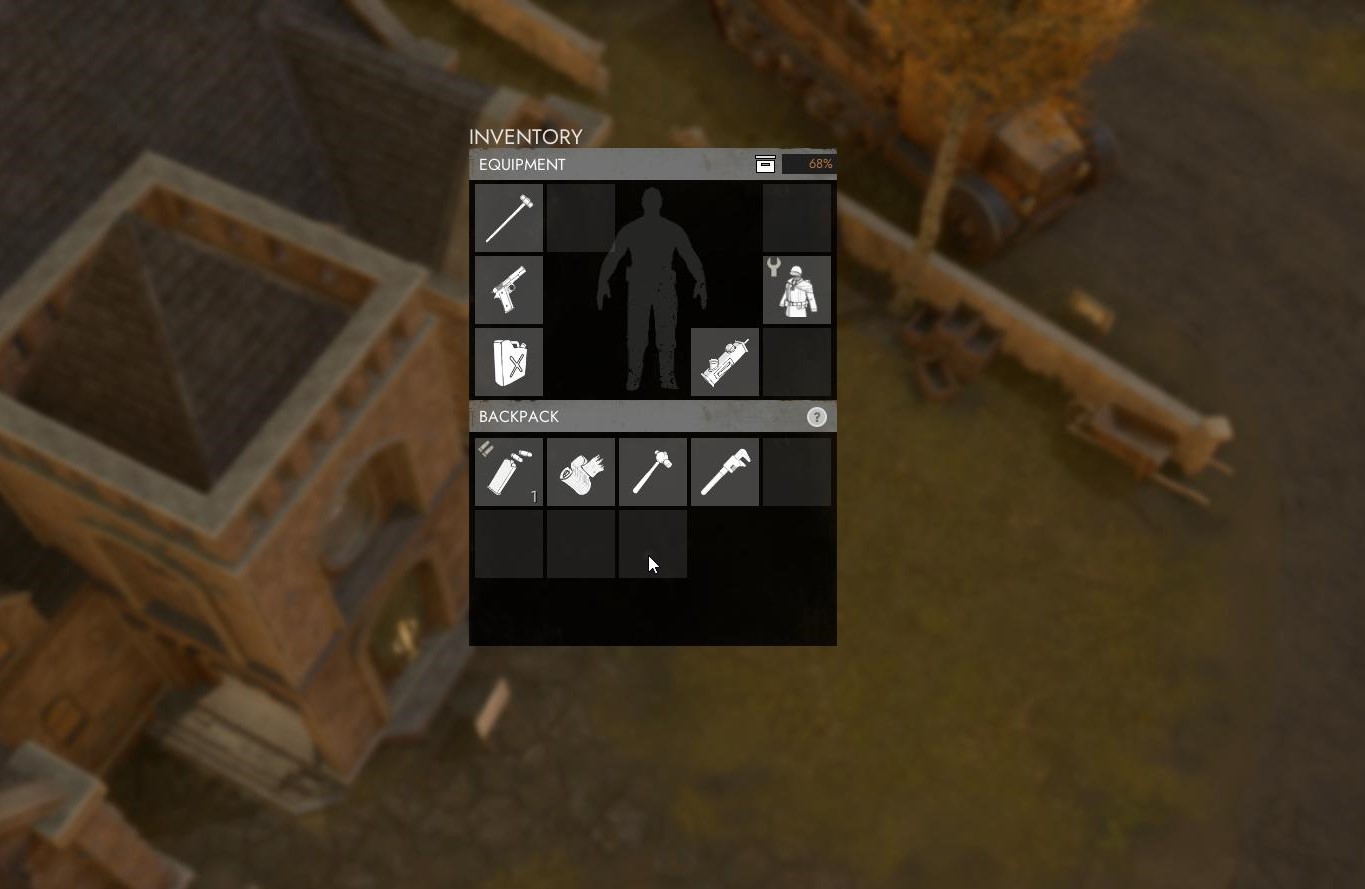Screen dimensions: 1365x889
Task: Click the INVENTORY title text
Action: [x=526, y=137]
